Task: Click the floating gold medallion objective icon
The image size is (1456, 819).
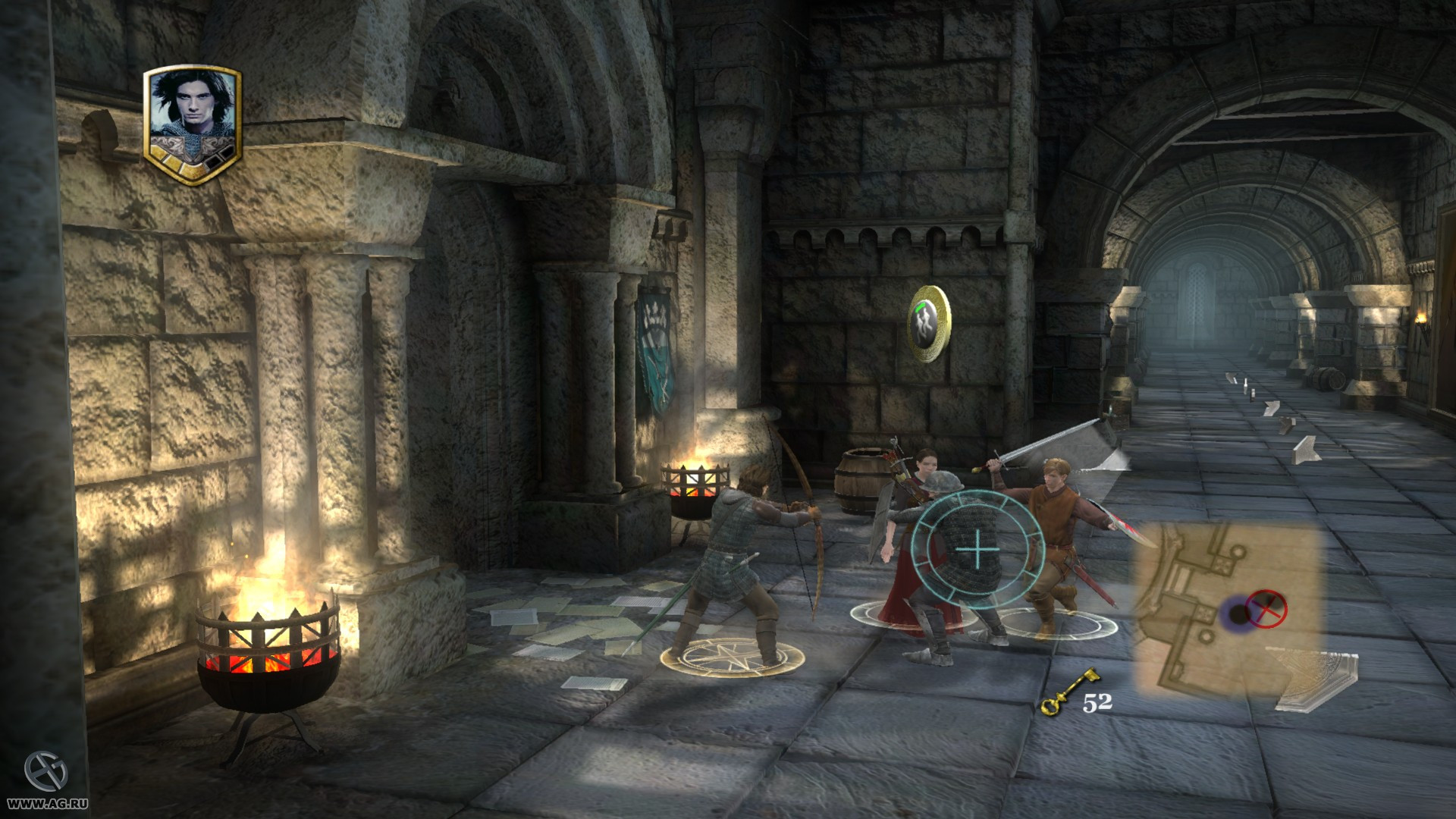Action: [x=929, y=323]
